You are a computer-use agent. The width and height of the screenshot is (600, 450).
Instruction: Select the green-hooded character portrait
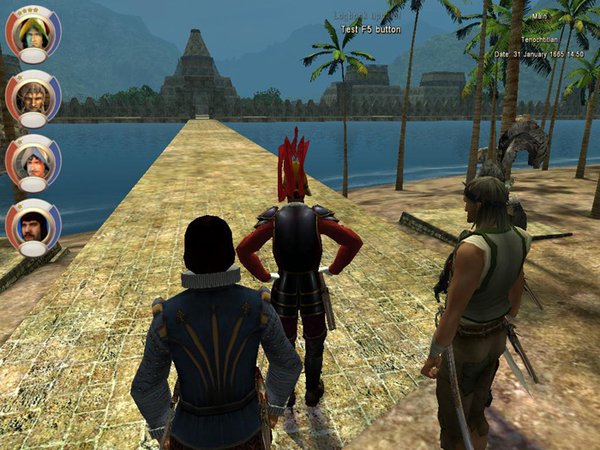[33, 31]
